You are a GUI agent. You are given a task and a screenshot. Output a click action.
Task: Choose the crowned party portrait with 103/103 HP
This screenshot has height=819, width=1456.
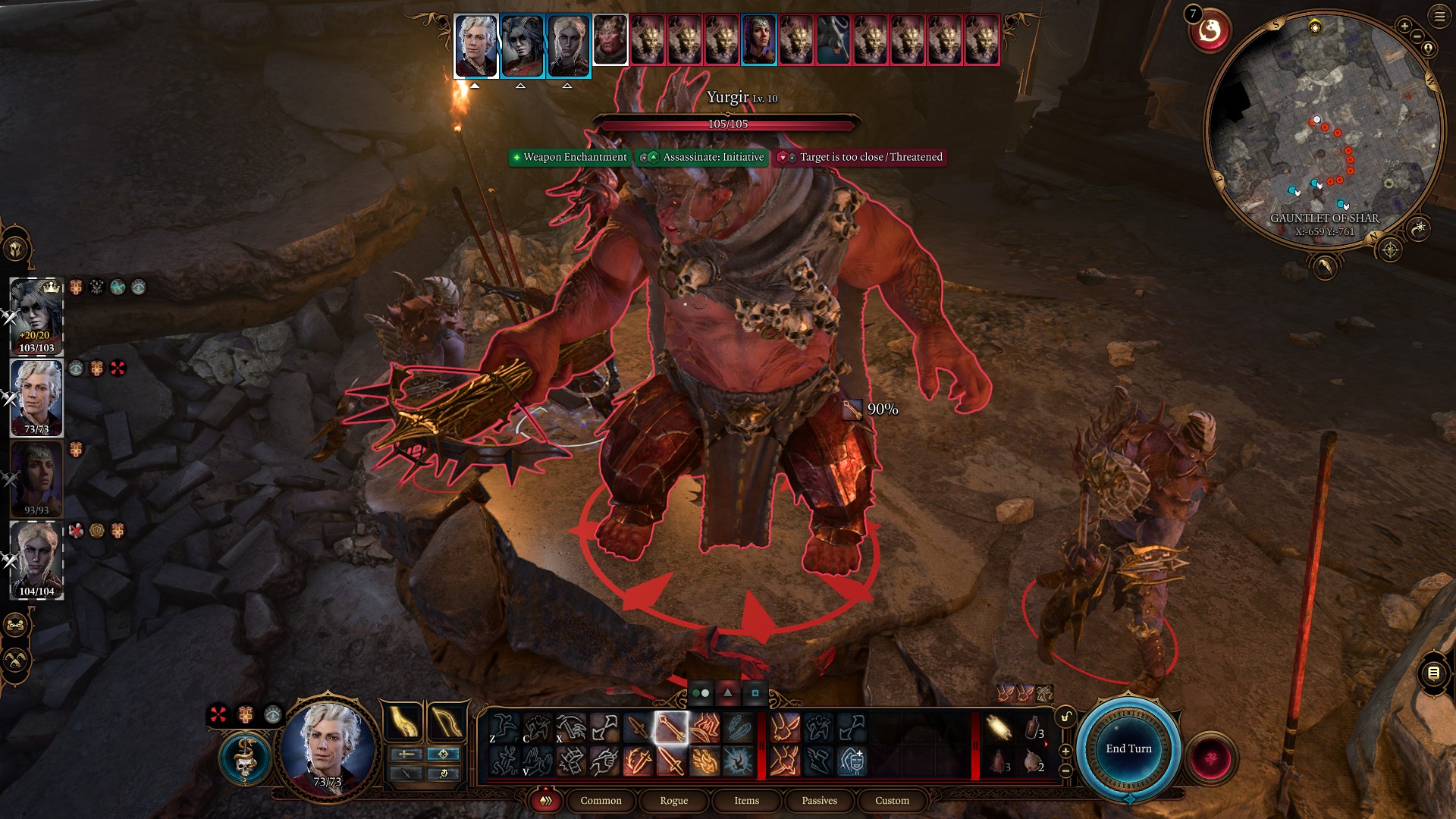click(36, 315)
